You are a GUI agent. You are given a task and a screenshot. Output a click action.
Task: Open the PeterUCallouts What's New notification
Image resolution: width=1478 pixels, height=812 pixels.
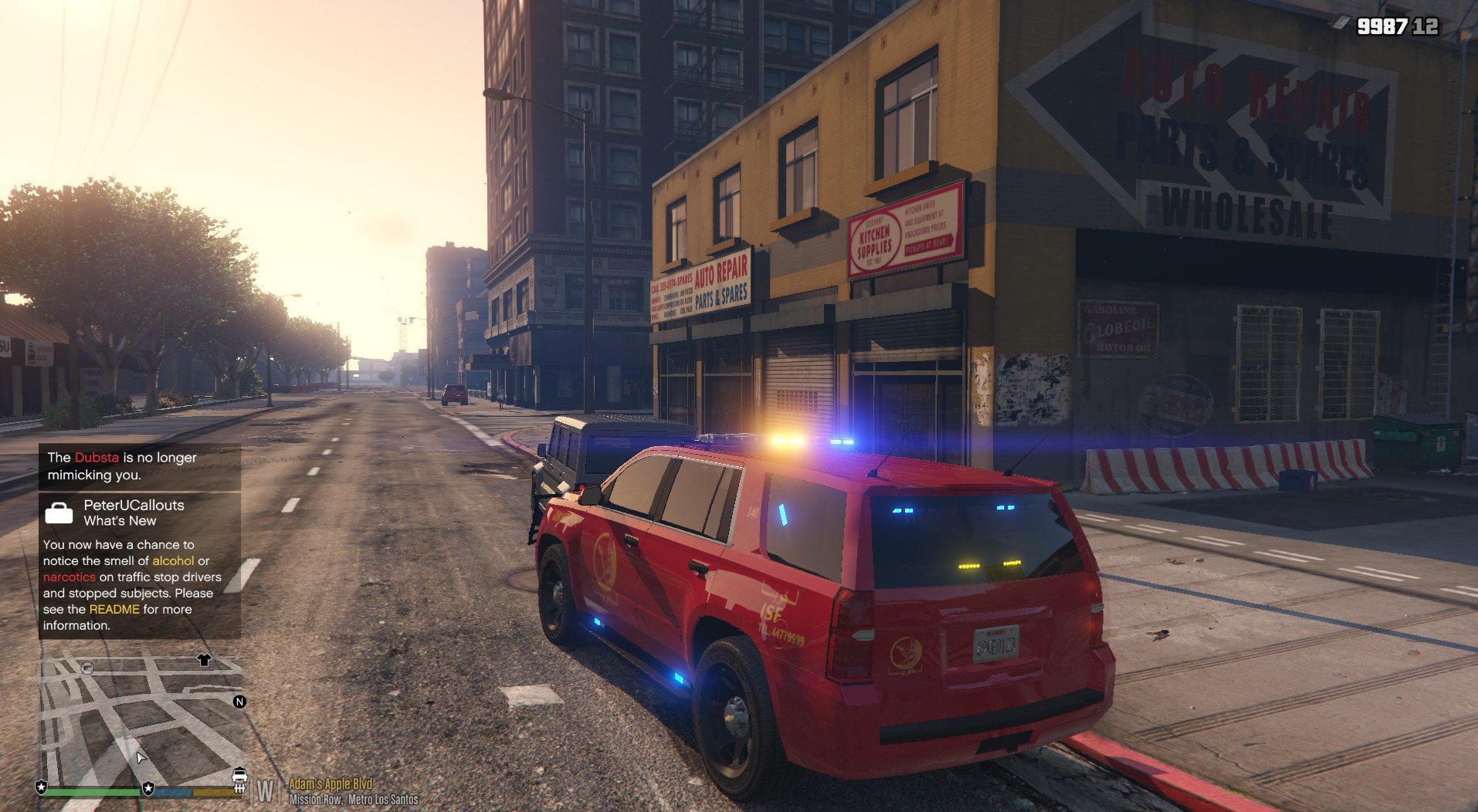(x=140, y=566)
